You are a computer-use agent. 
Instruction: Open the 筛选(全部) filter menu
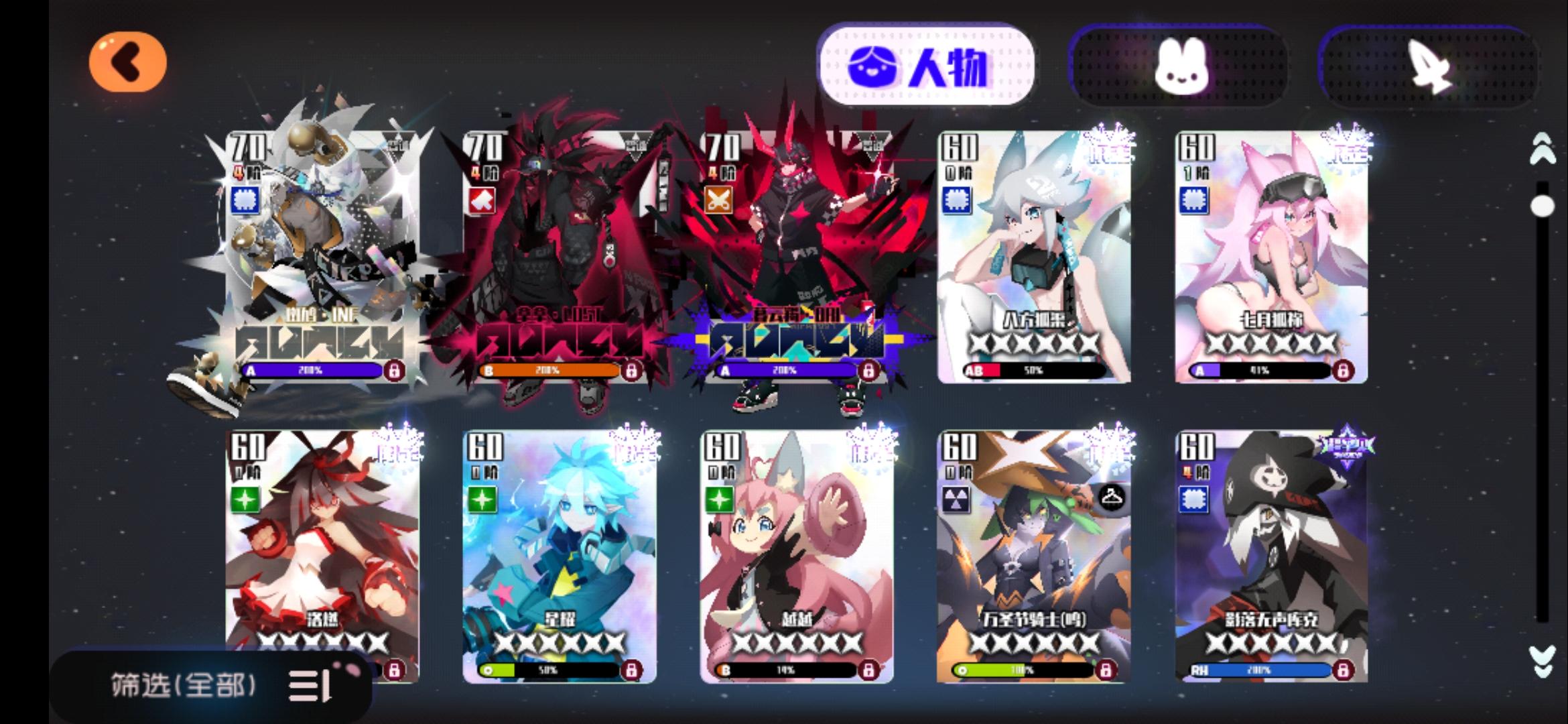click(183, 685)
